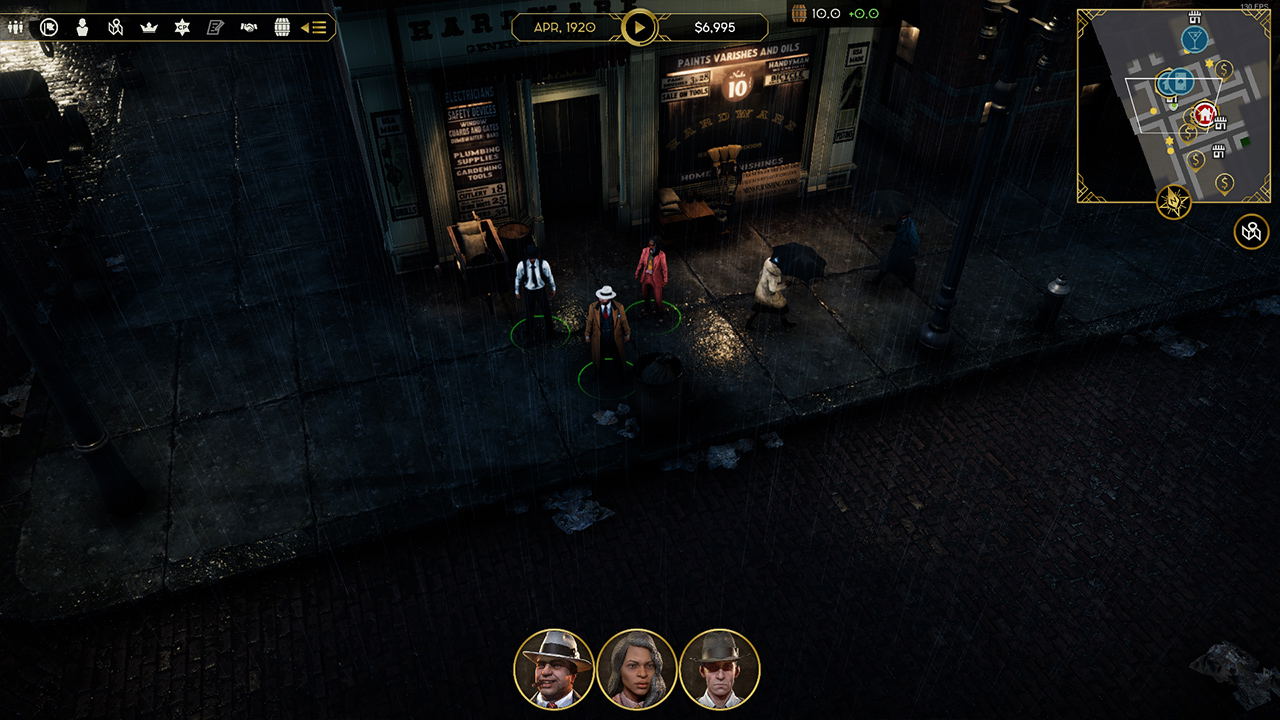Viewport: 1280px width, 720px height.
Task: Open the crew members panel
Action: pyautogui.click(x=15, y=27)
